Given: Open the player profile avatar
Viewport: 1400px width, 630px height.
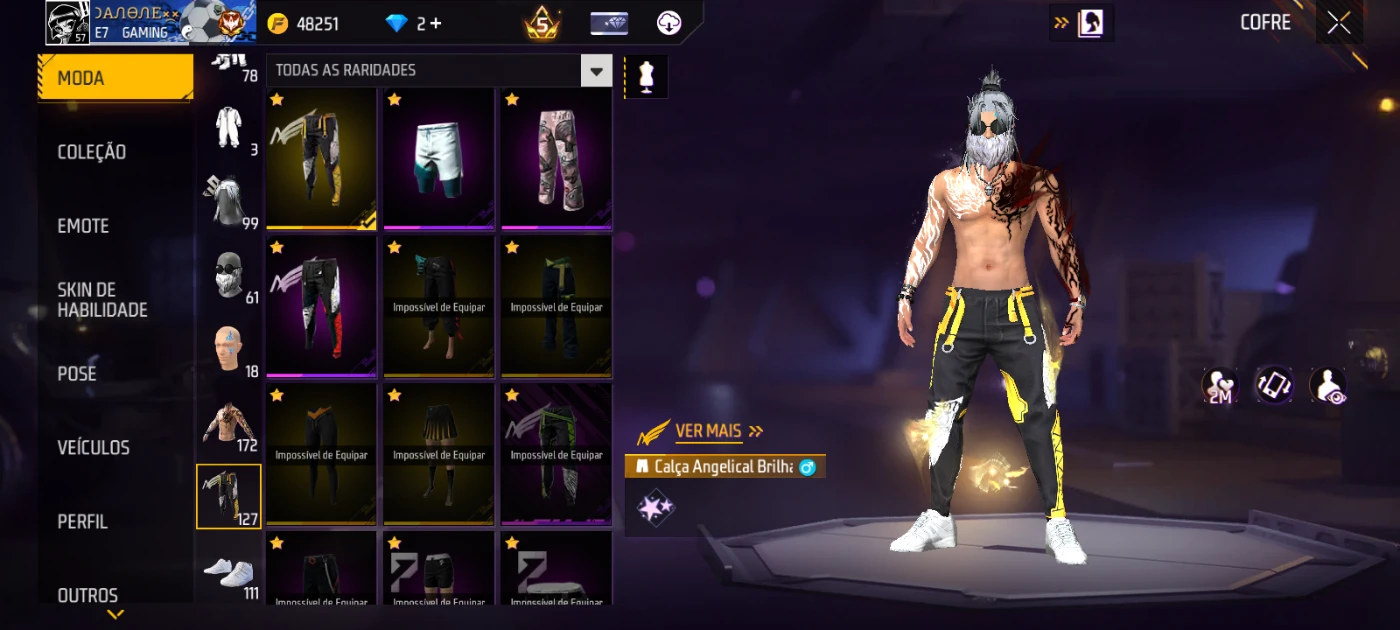Looking at the screenshot, I should tap(67, 23).
